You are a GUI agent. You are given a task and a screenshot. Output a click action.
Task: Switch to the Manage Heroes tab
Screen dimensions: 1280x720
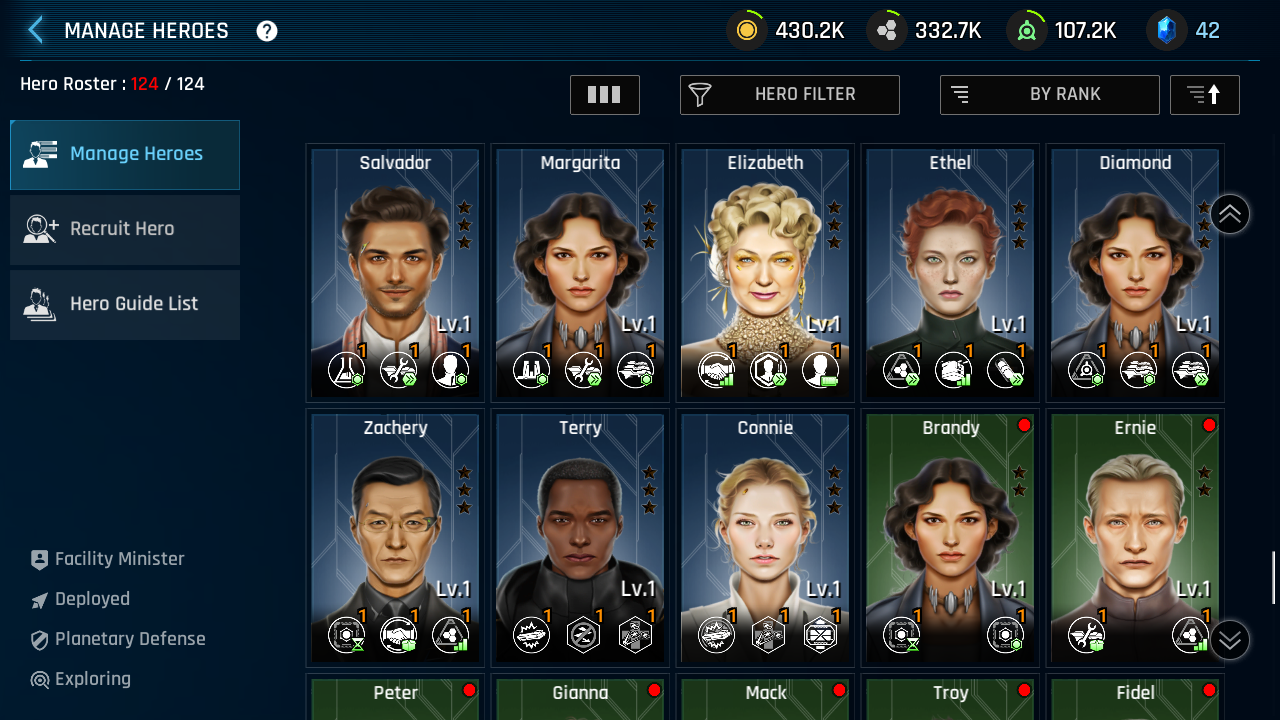[x=125, y=155]
